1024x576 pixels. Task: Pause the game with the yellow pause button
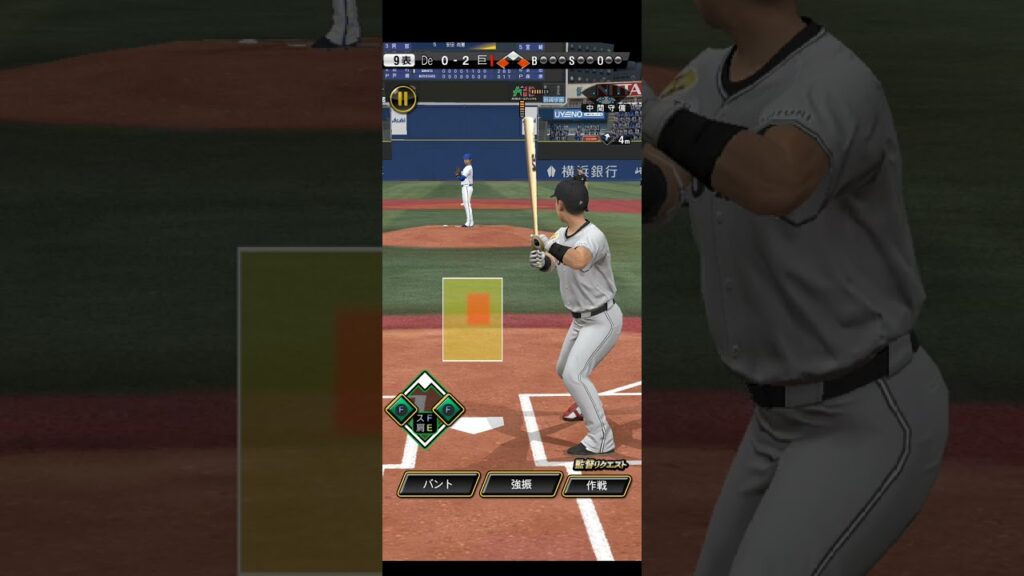(402, 98)
